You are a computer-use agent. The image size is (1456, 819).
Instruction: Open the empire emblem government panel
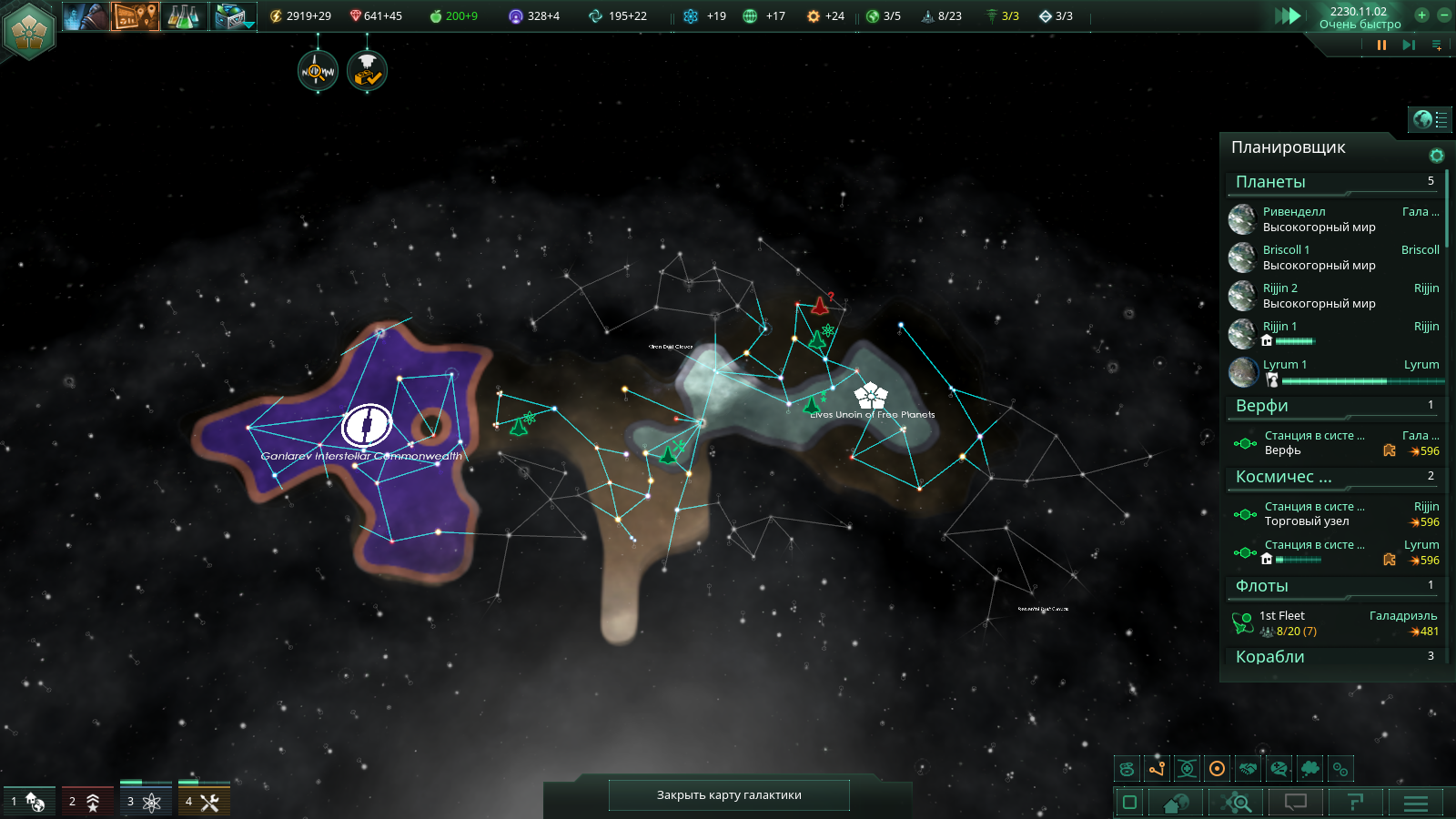click(28, 30)
